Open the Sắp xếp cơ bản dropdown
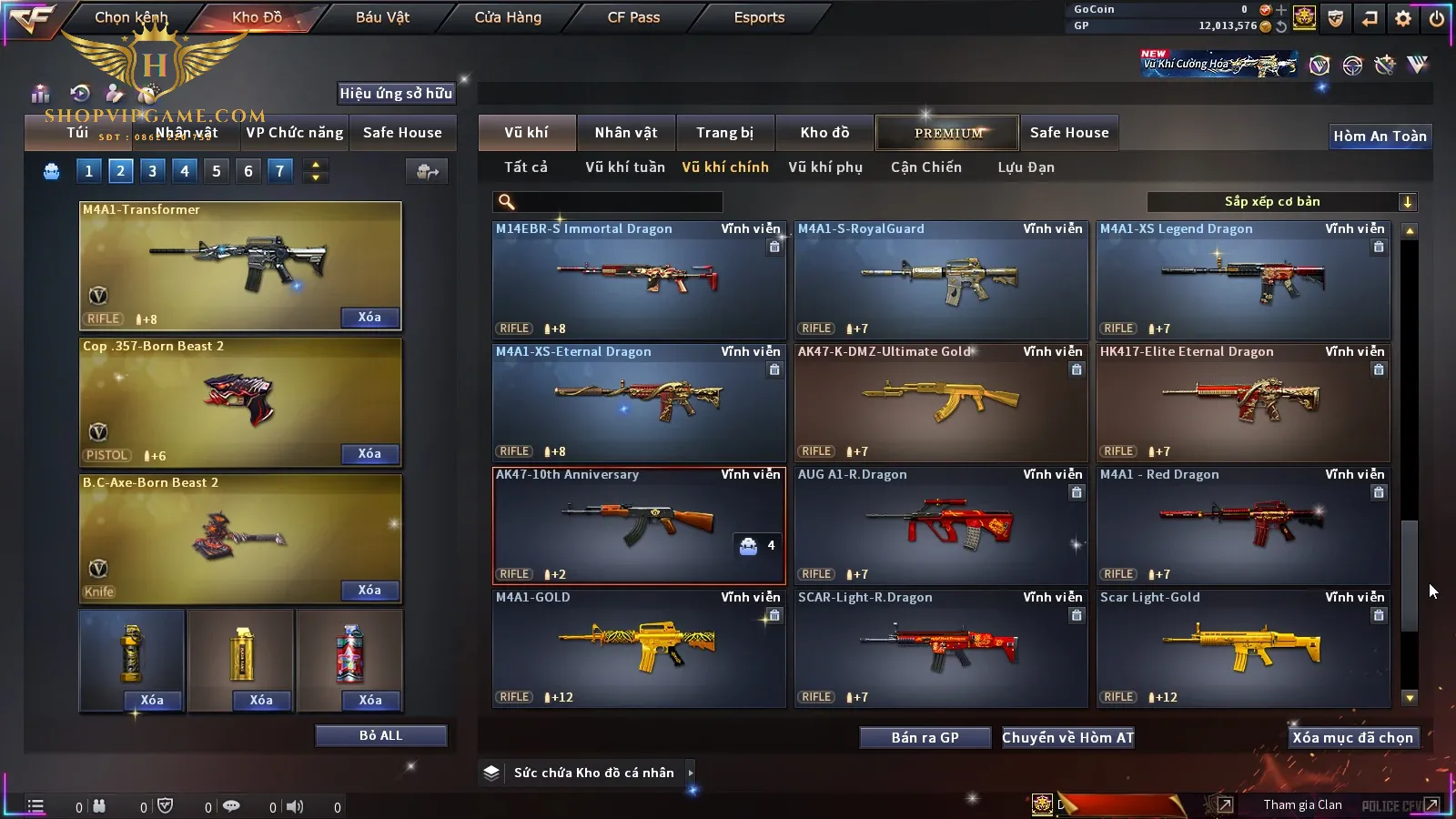This screenshot has height=819, width=1456. click(x=1281, y=202)
